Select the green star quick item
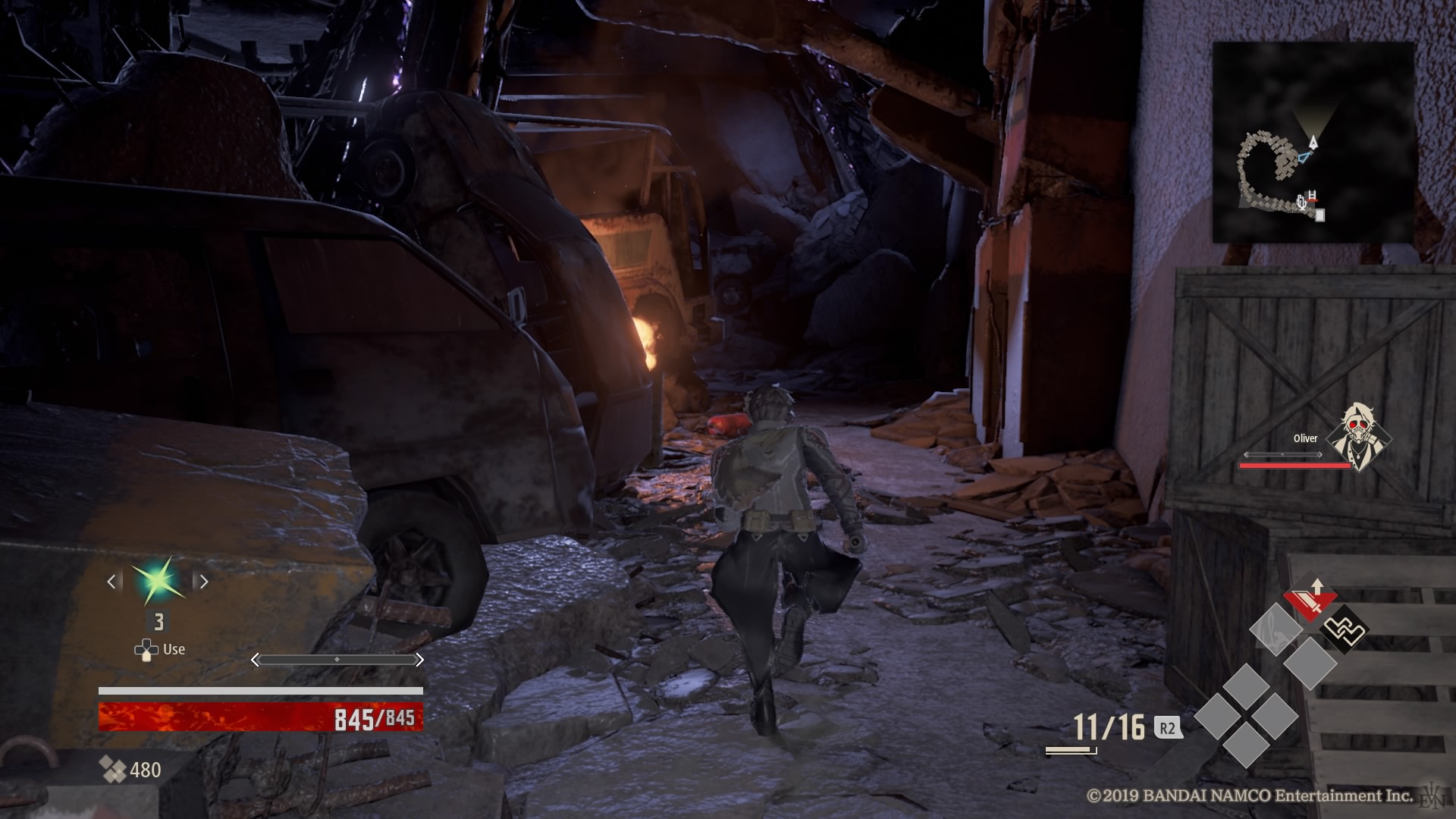 tap(158, 582)
